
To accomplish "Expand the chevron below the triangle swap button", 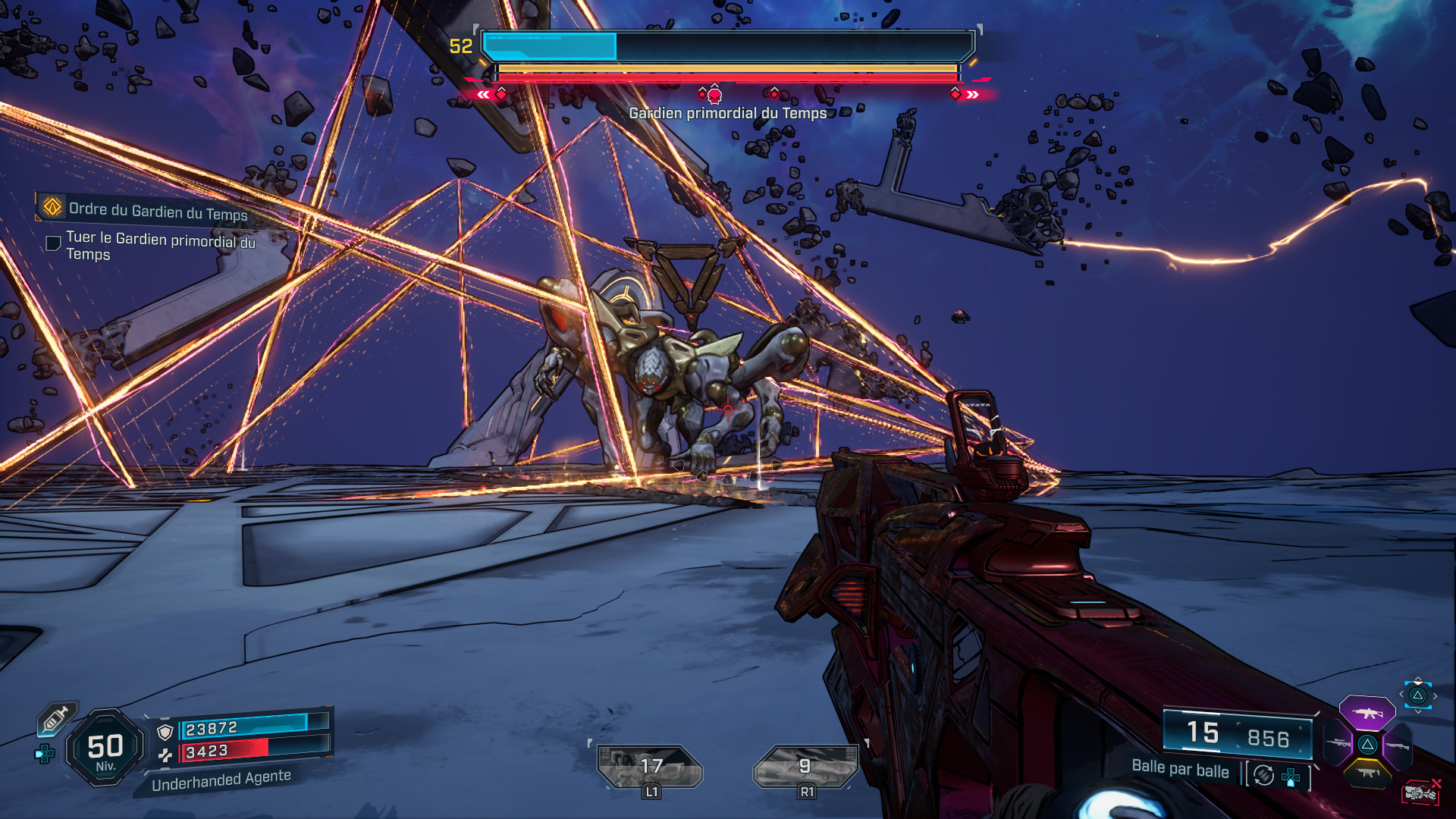I will point(1417,711).
